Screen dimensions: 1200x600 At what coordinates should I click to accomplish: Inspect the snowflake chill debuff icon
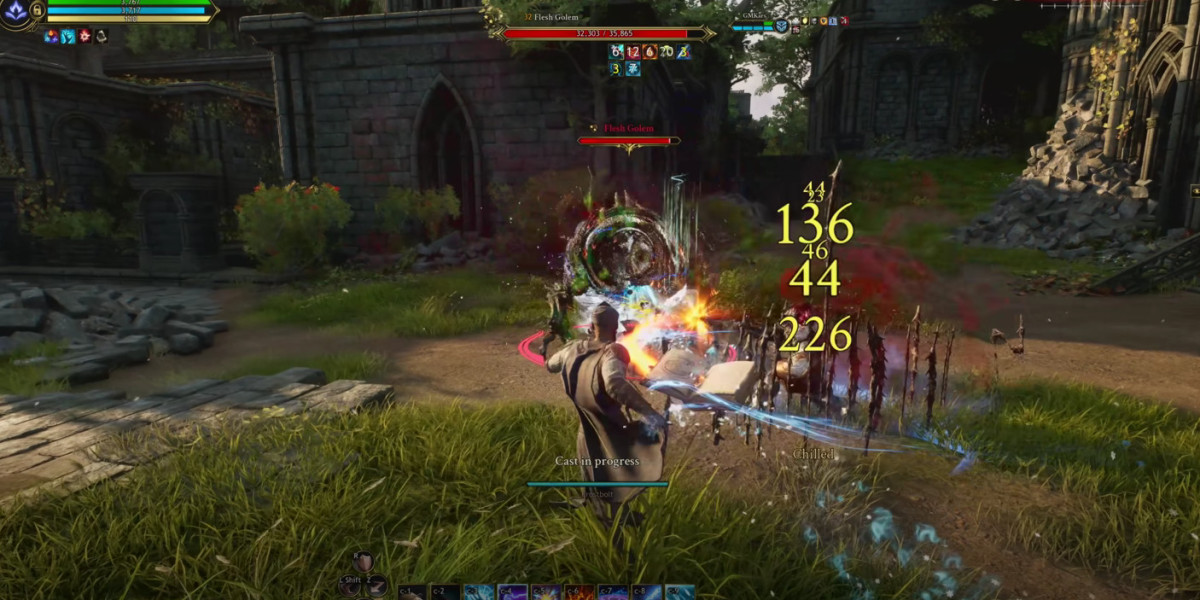633,68
